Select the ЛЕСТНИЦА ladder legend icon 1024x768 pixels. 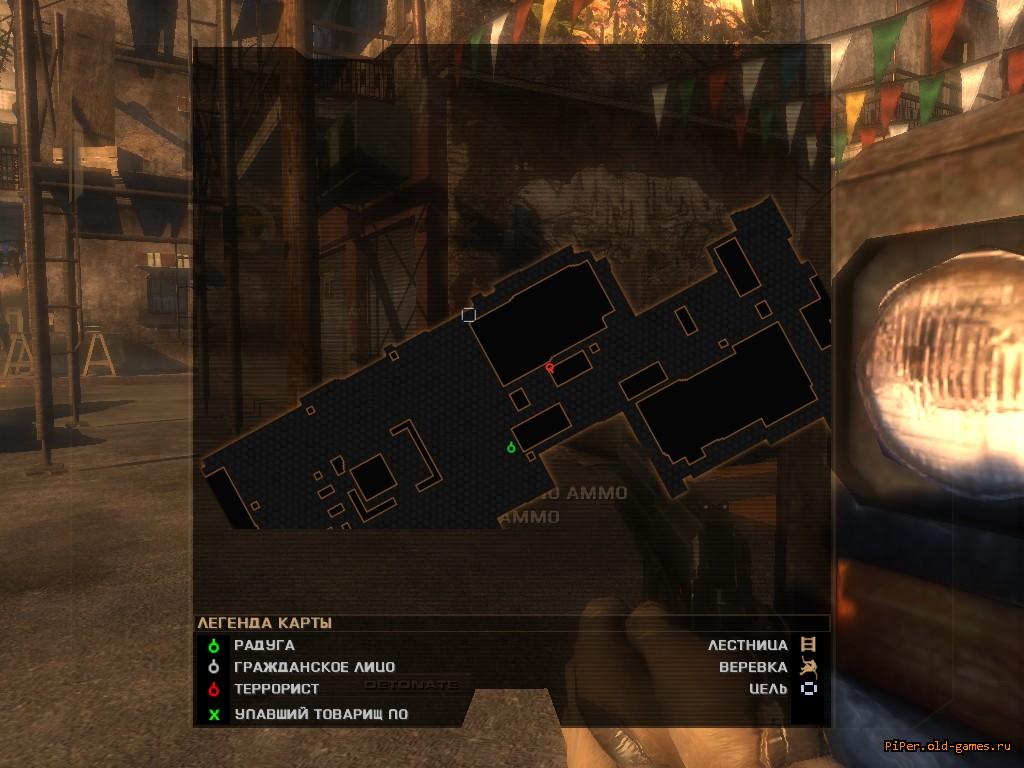(x=809, y=645)
